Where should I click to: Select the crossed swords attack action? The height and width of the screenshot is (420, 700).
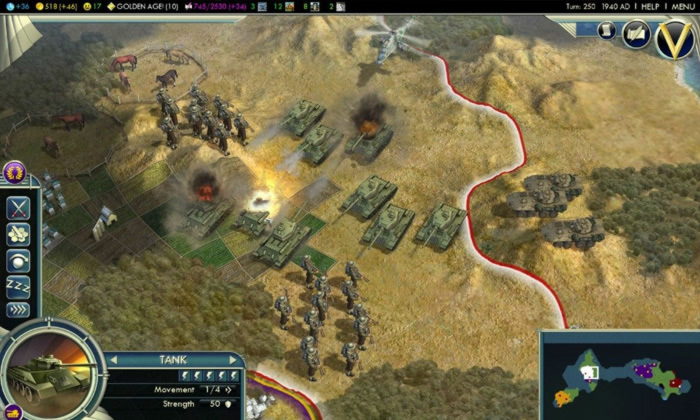tap(19, 208)
